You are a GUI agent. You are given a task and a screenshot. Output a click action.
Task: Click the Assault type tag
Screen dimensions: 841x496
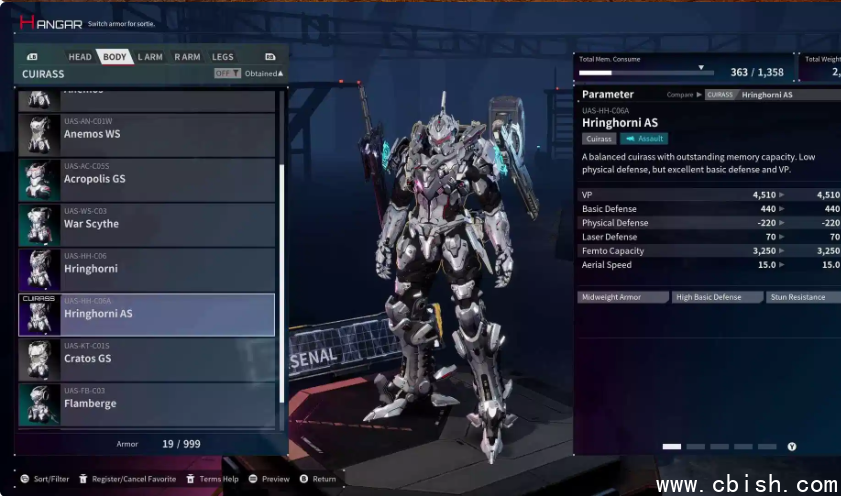pyautogui.click(x=644, y=139)
